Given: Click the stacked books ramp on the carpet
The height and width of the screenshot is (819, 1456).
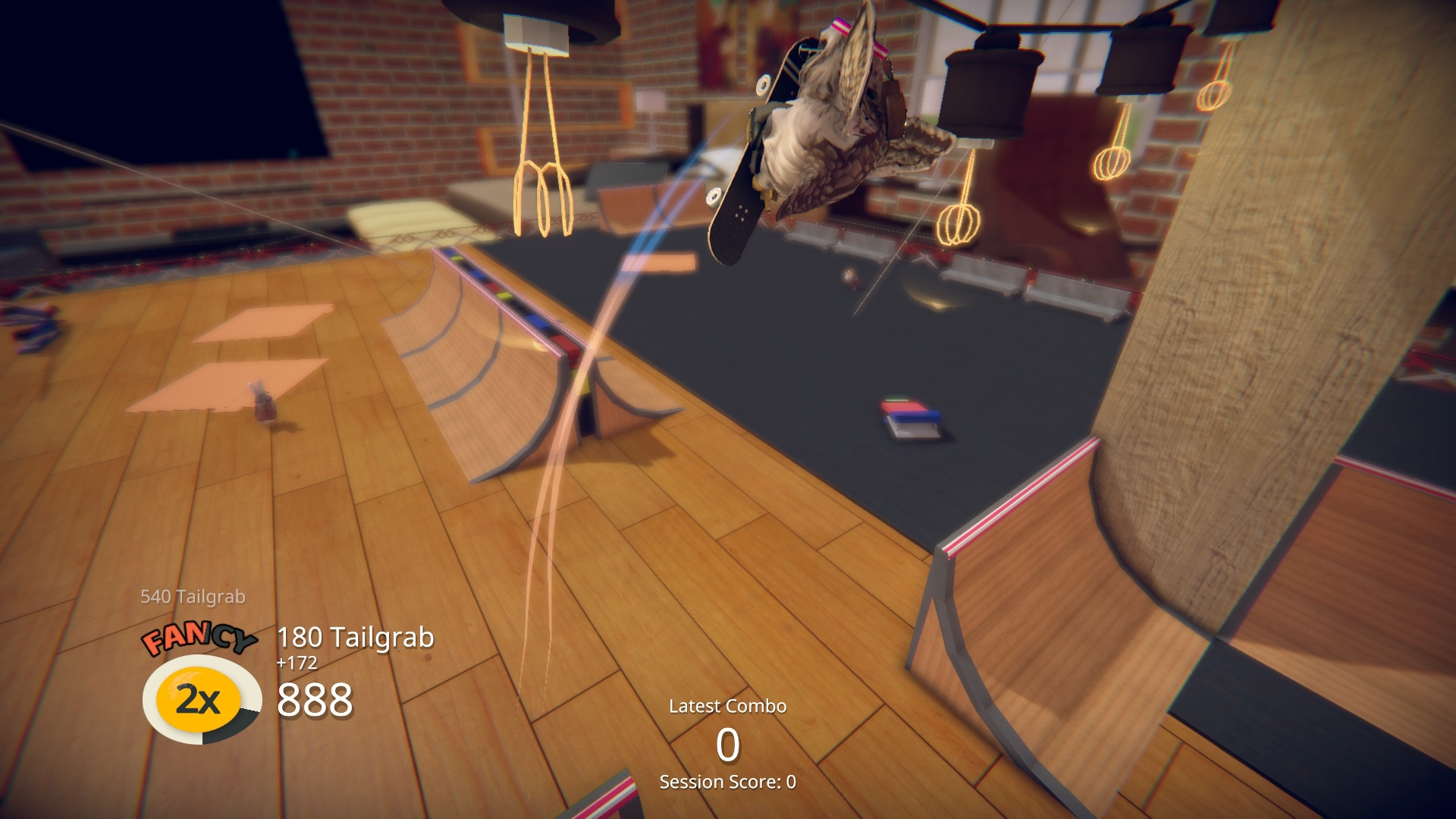Looking at the screenshot, I should point(910,417).
